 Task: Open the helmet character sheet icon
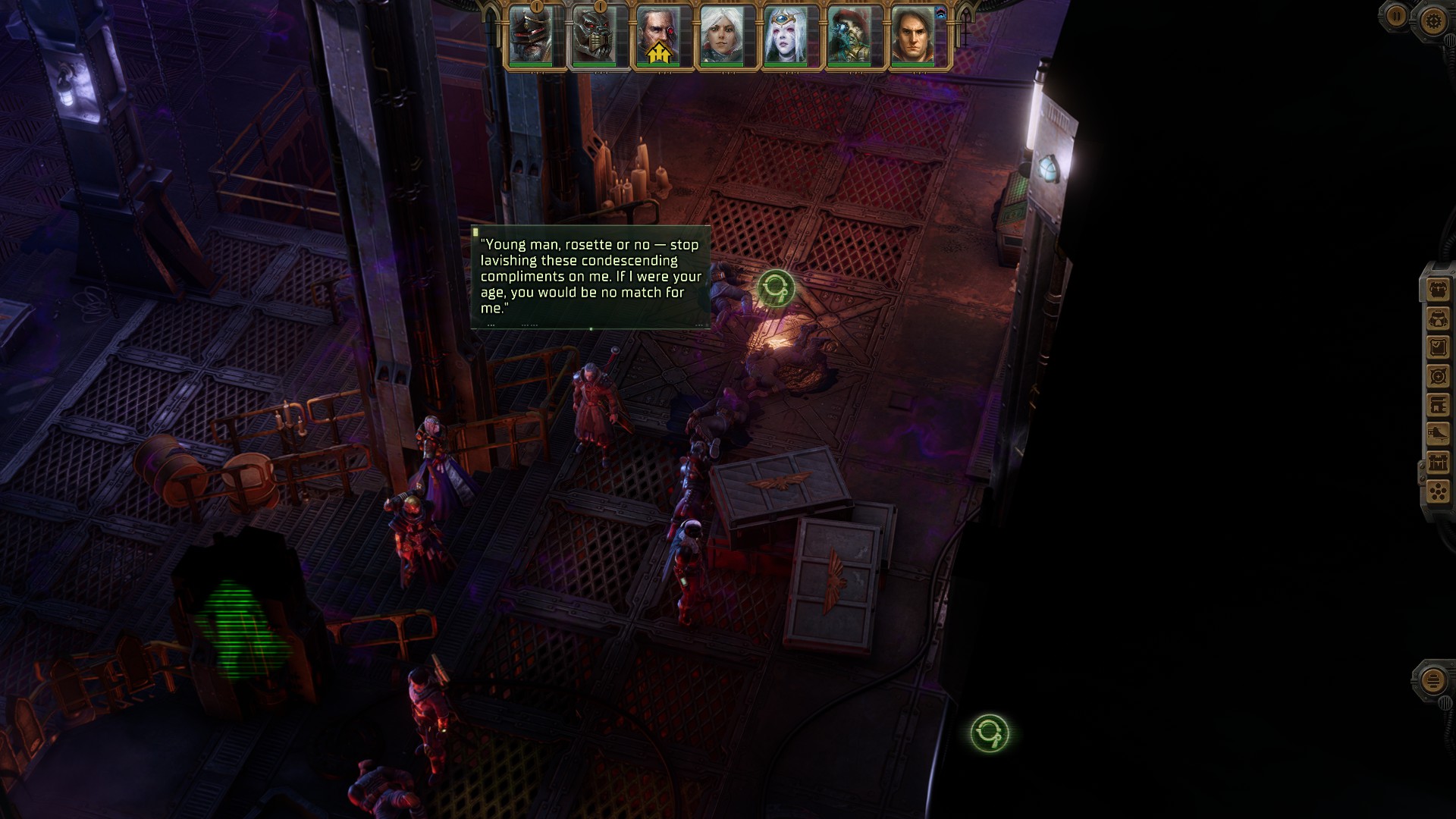click(1438, 318)
